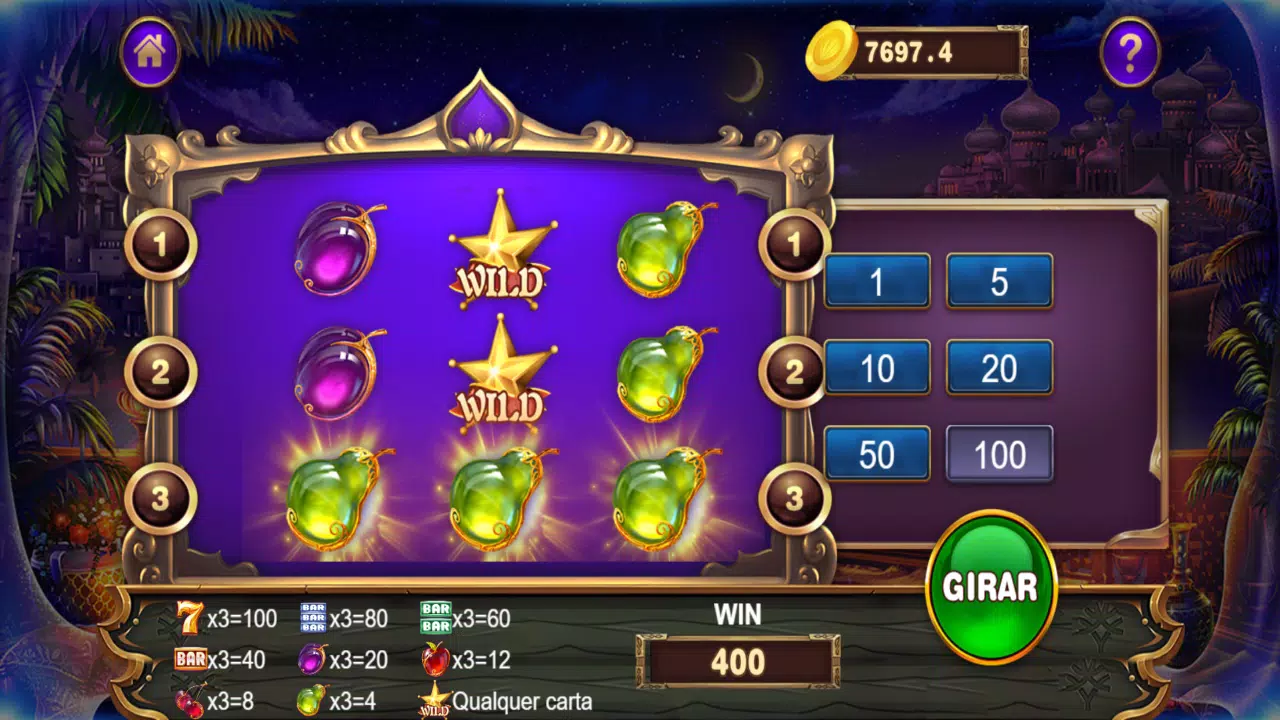This screenshot has width=1280, height=720.
Task: Select the bet amount of 1
Action: [x=877, y=281]
